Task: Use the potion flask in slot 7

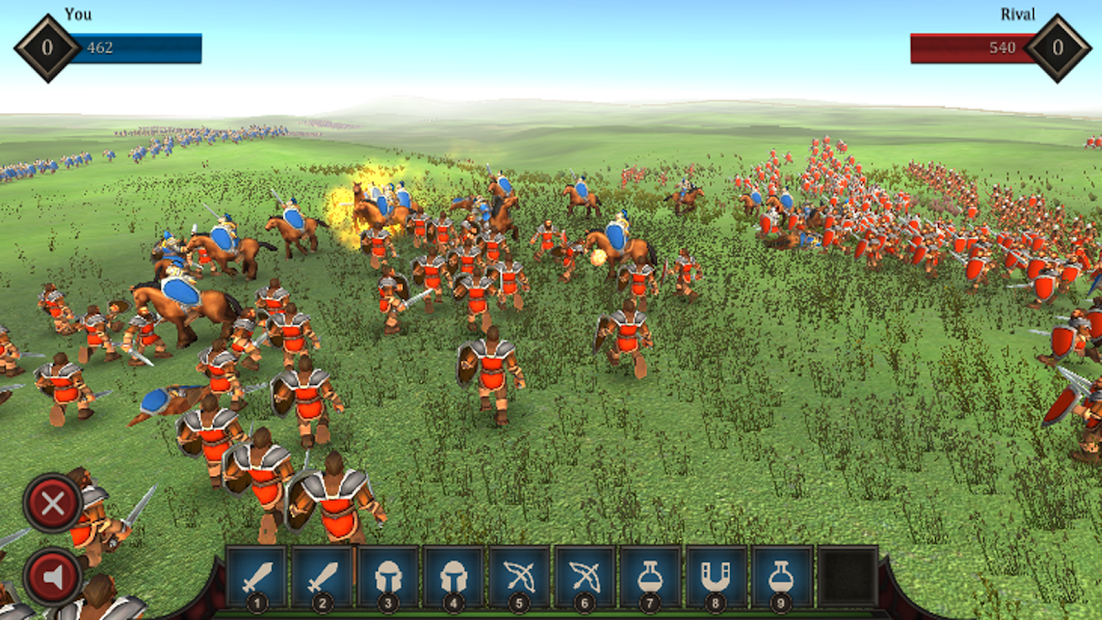Action: click(650, 577)
